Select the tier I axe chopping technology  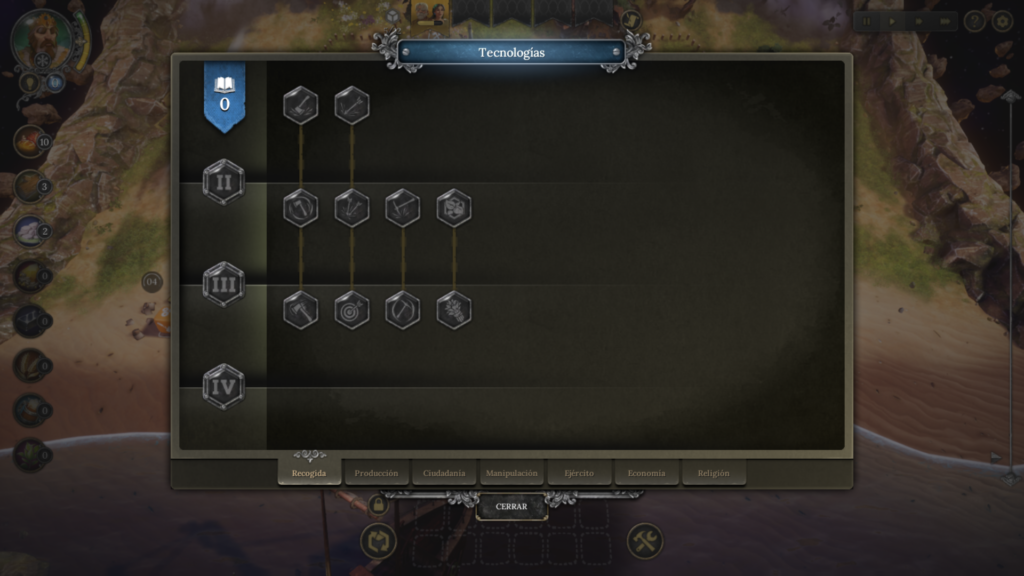point(300,105)
